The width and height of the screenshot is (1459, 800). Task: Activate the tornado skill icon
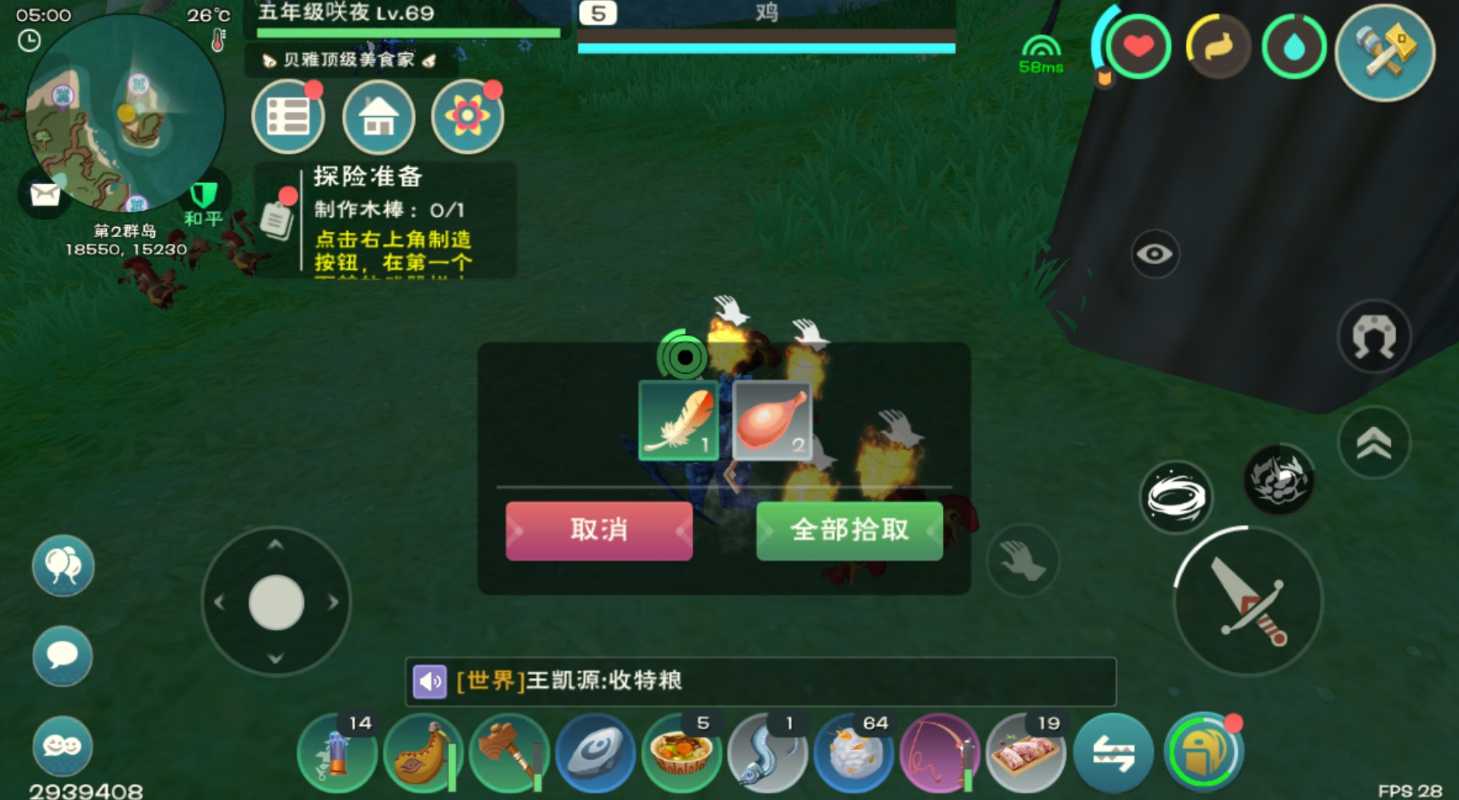[x=1176, y=494]
